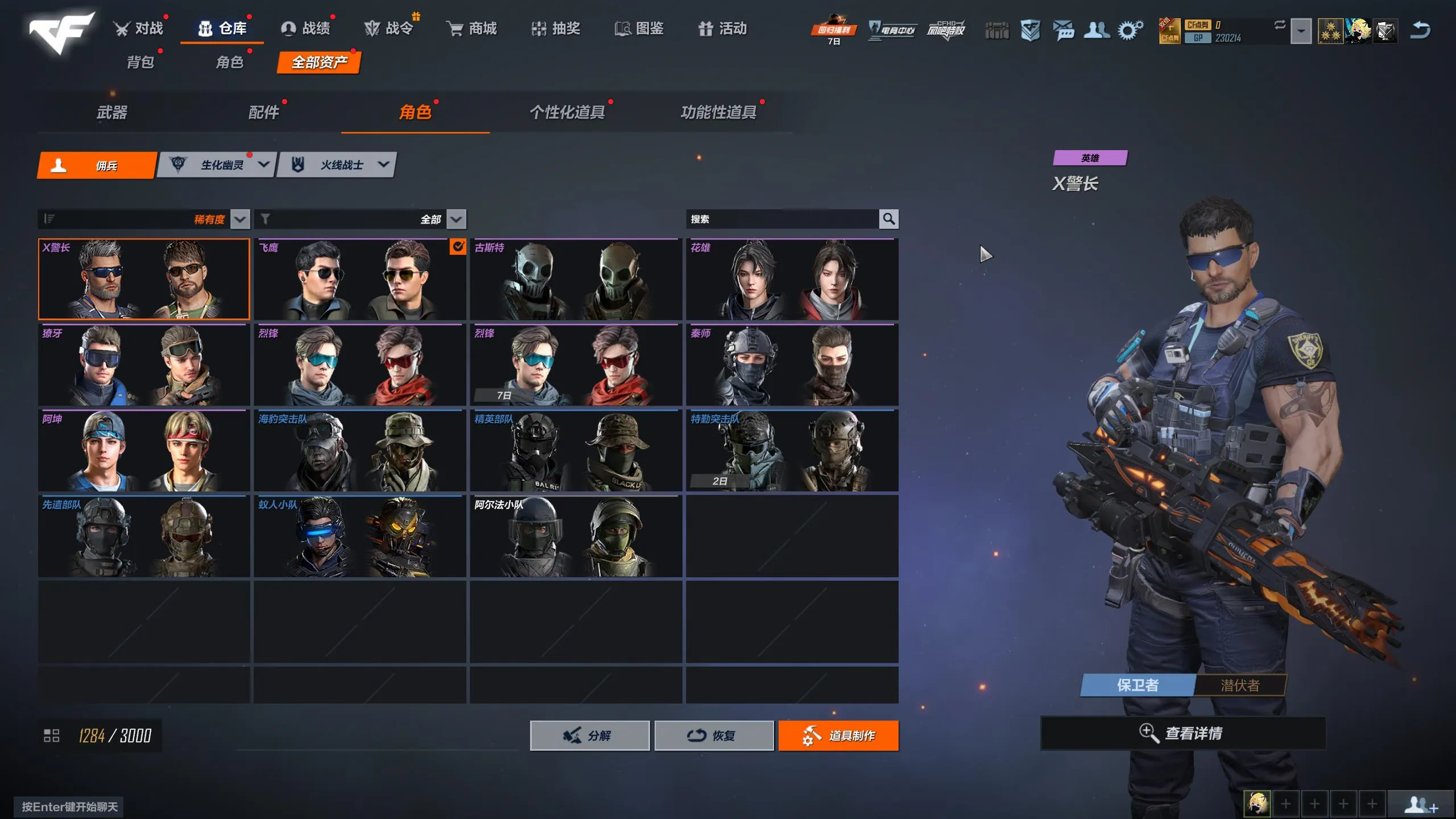
Task: Select the 蚁人小队 character tile
Action: click(x=359, y=536)
